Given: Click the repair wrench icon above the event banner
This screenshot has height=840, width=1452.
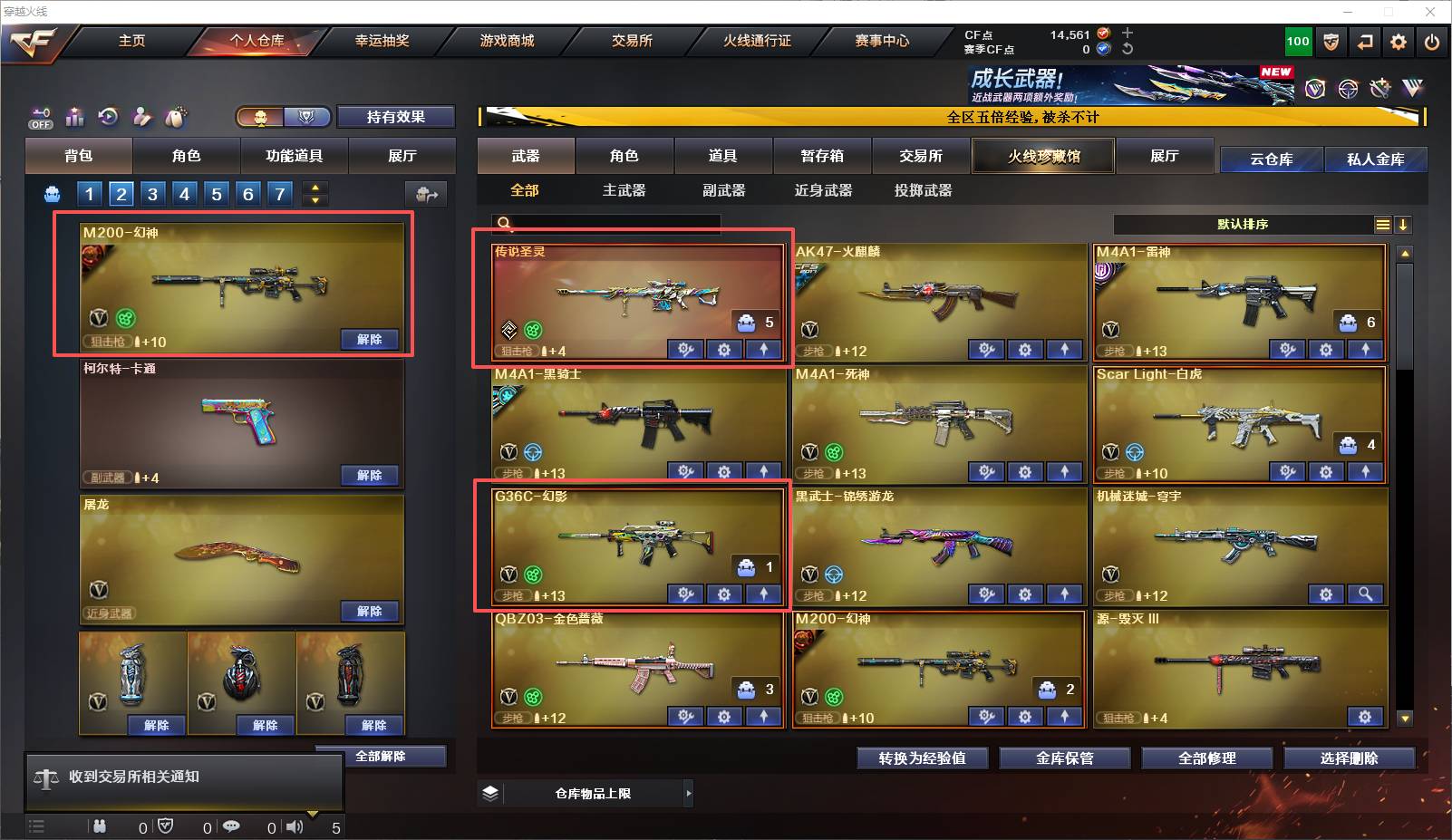Looking at the screenshot, I should [1380, 88].
